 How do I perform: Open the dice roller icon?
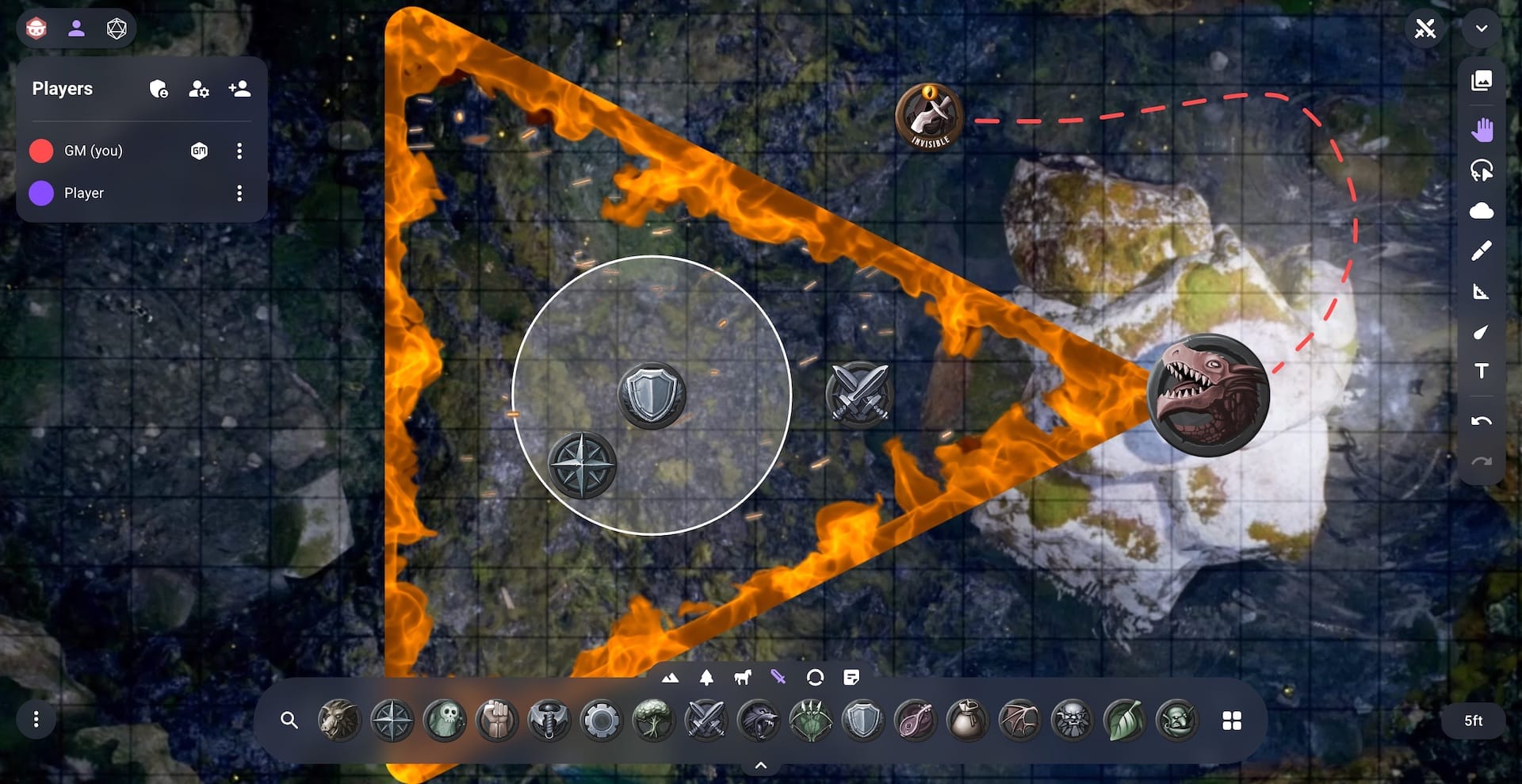tap(117, 29)
